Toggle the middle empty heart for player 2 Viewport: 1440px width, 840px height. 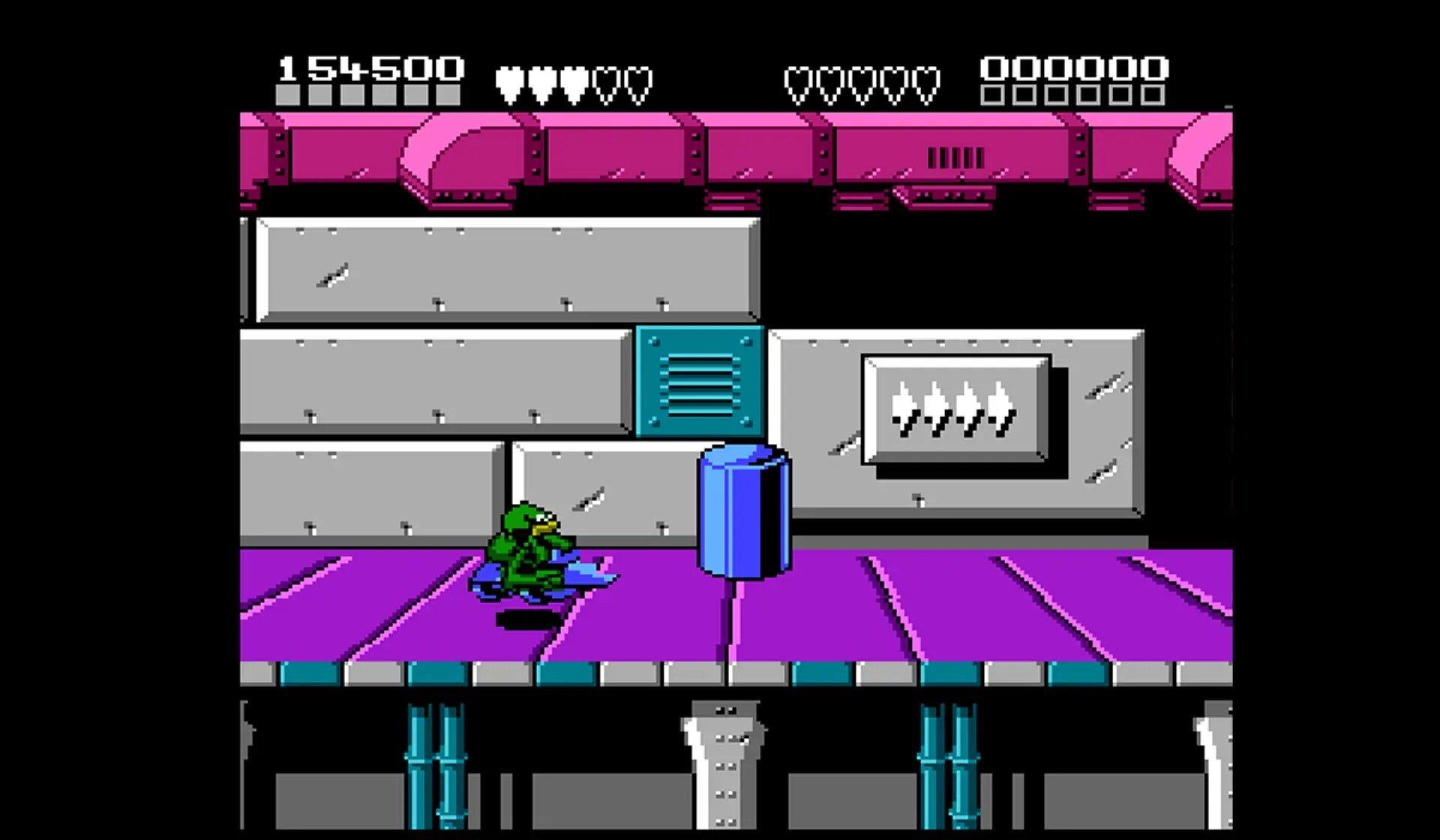[x=861, y=79]
